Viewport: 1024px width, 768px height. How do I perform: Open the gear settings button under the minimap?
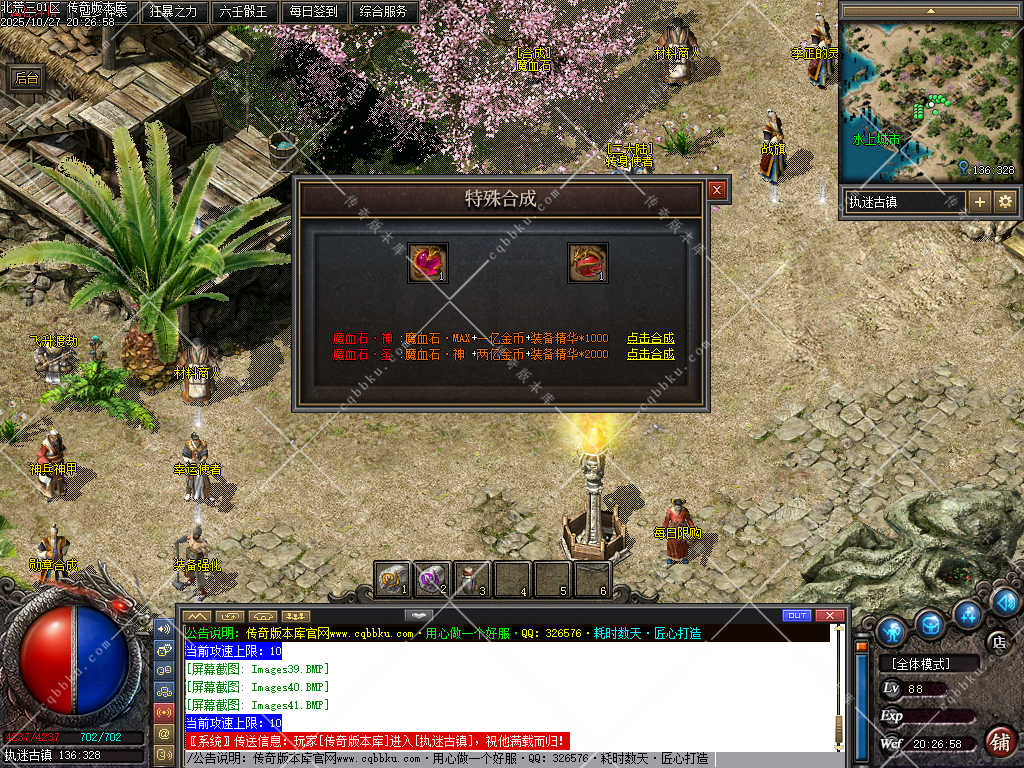(x=1005, y=202)
